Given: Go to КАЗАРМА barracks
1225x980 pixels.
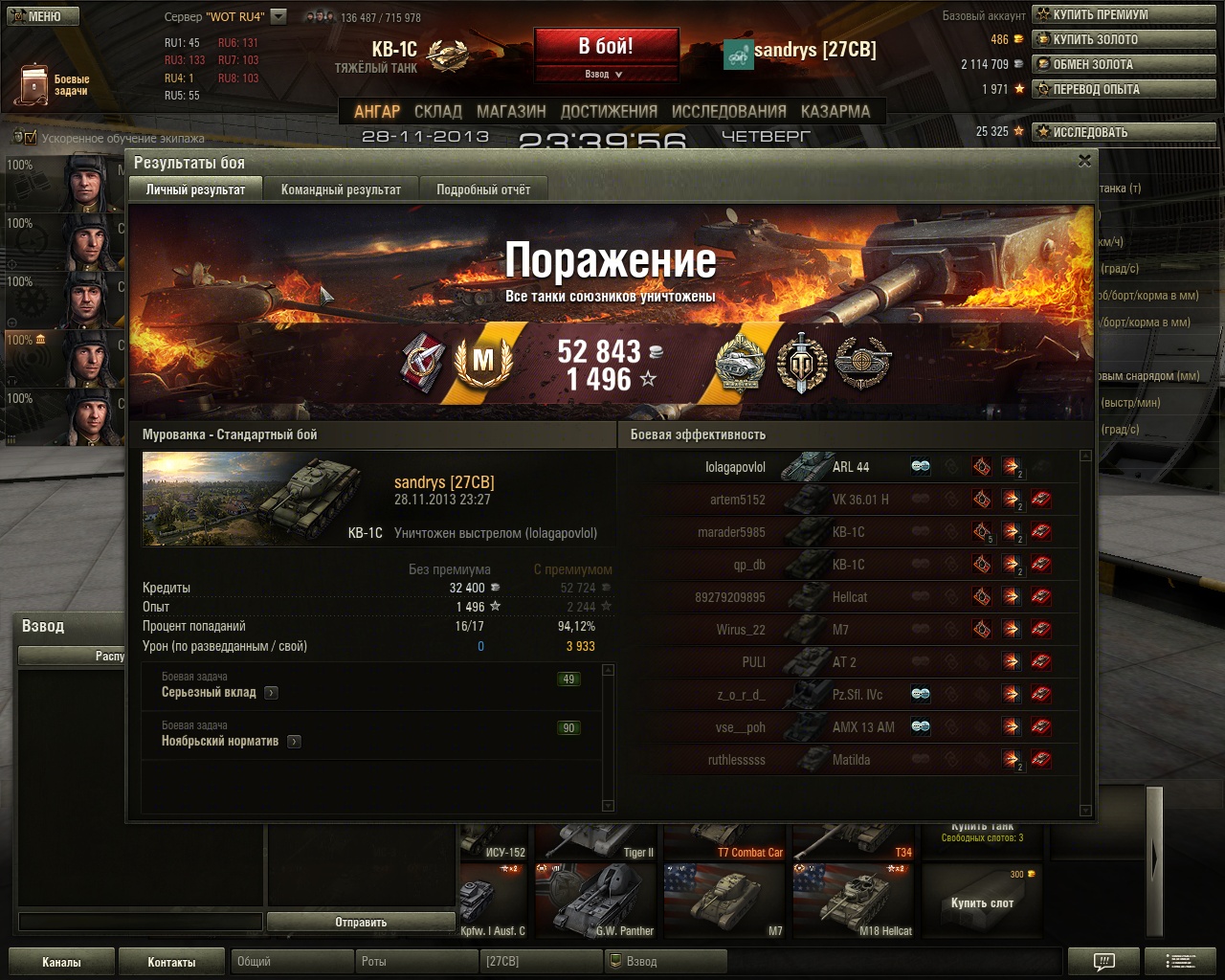Looking at the screenshot, I should tap(835, 111).
